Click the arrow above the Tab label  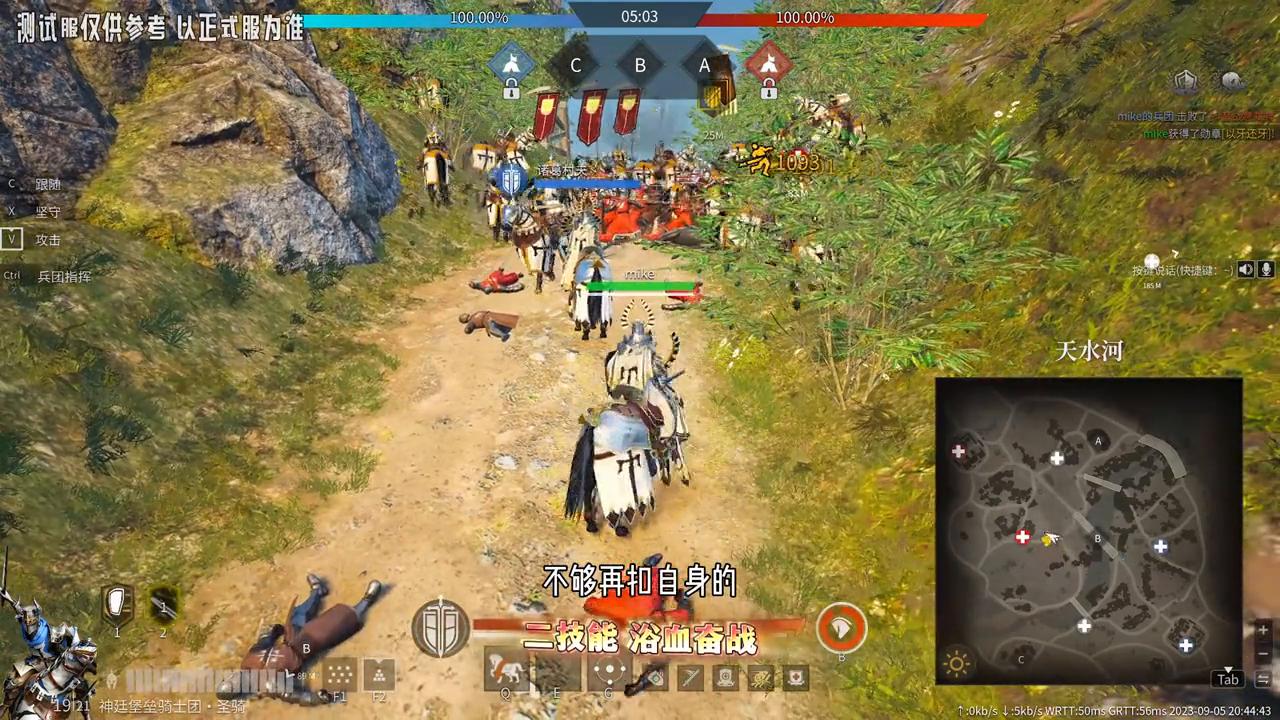tap(1228, 668)
